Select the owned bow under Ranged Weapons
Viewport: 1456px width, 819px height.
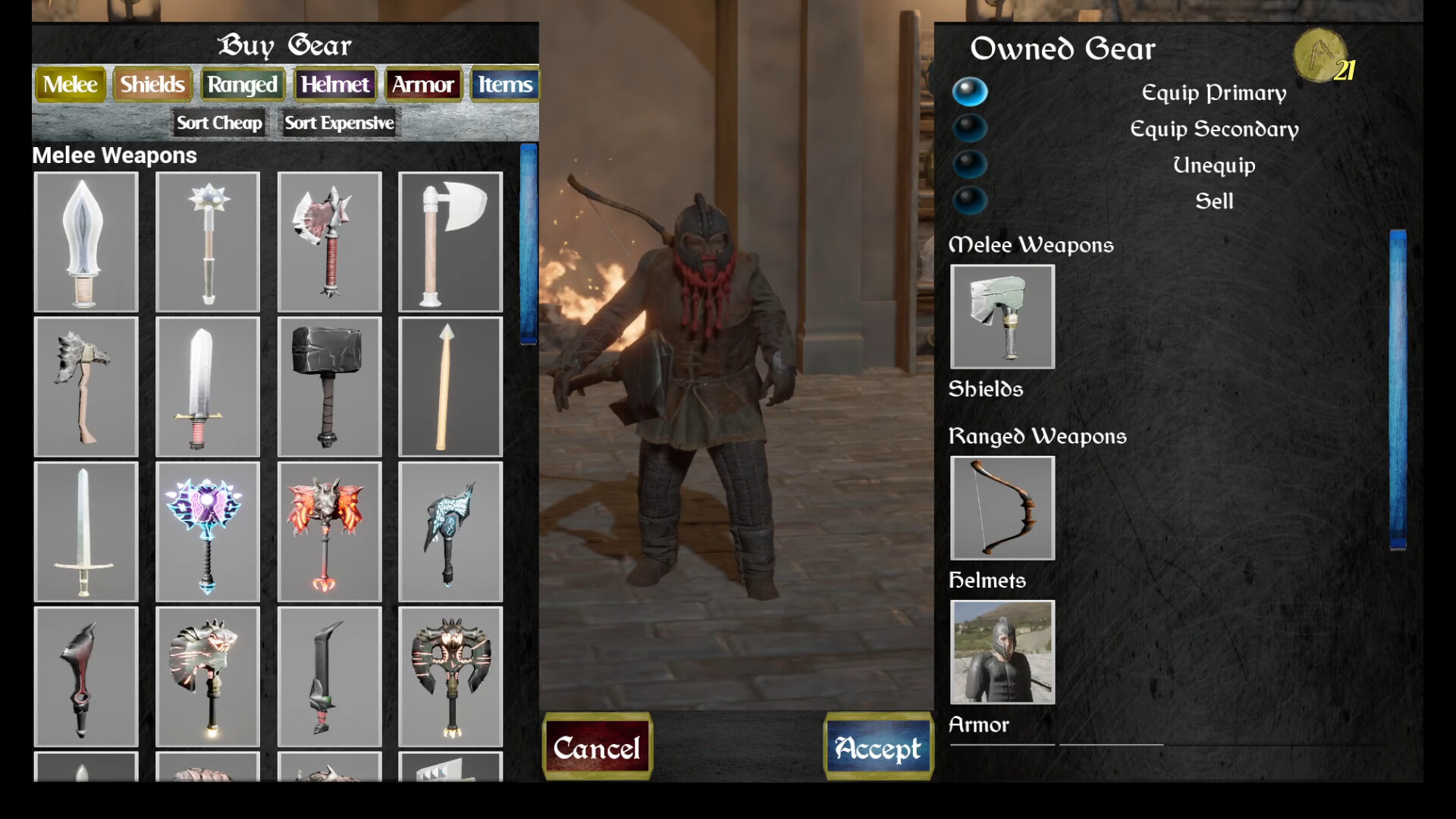1002,508
